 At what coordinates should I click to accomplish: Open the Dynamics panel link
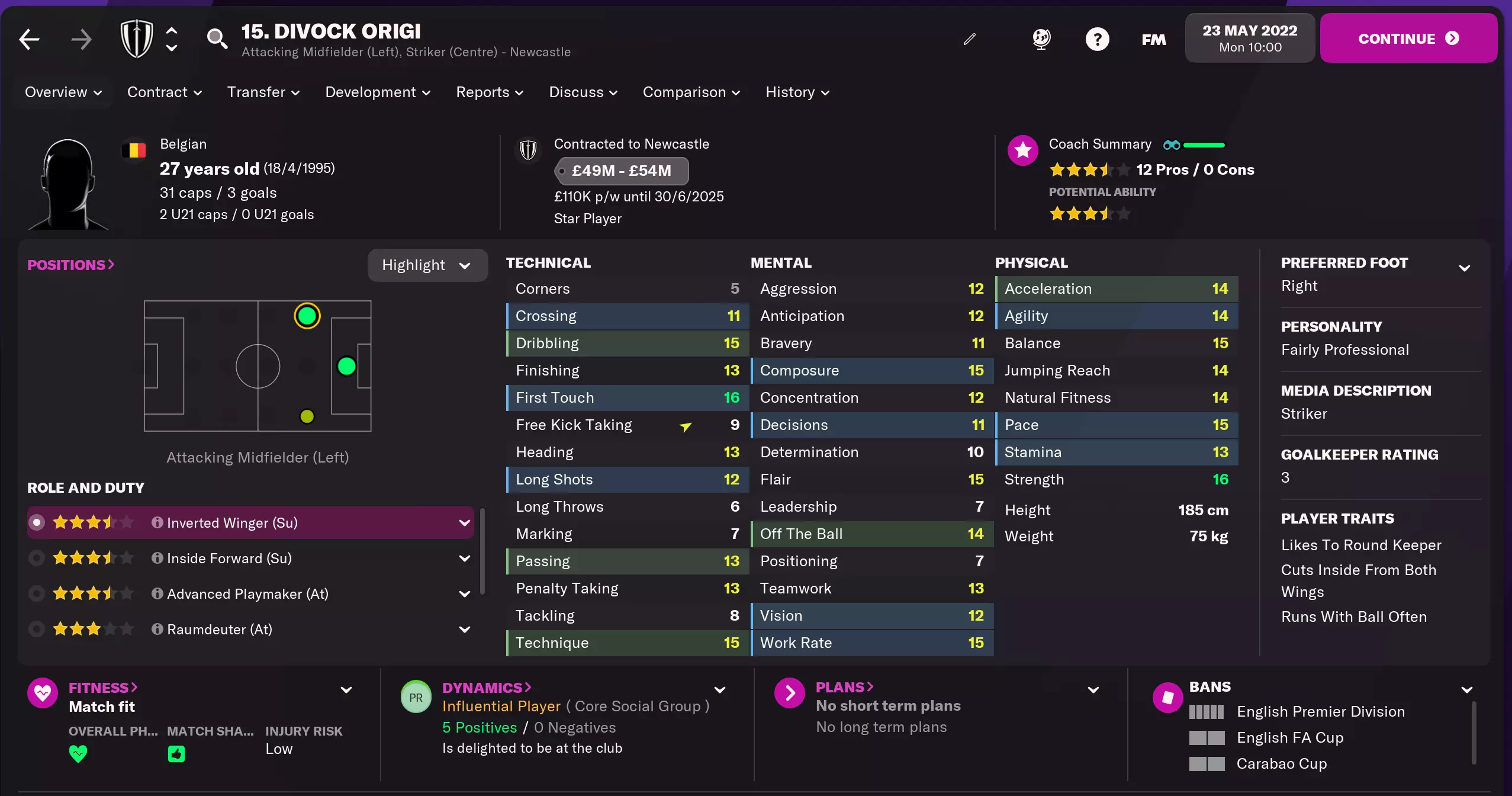(487, 688)
